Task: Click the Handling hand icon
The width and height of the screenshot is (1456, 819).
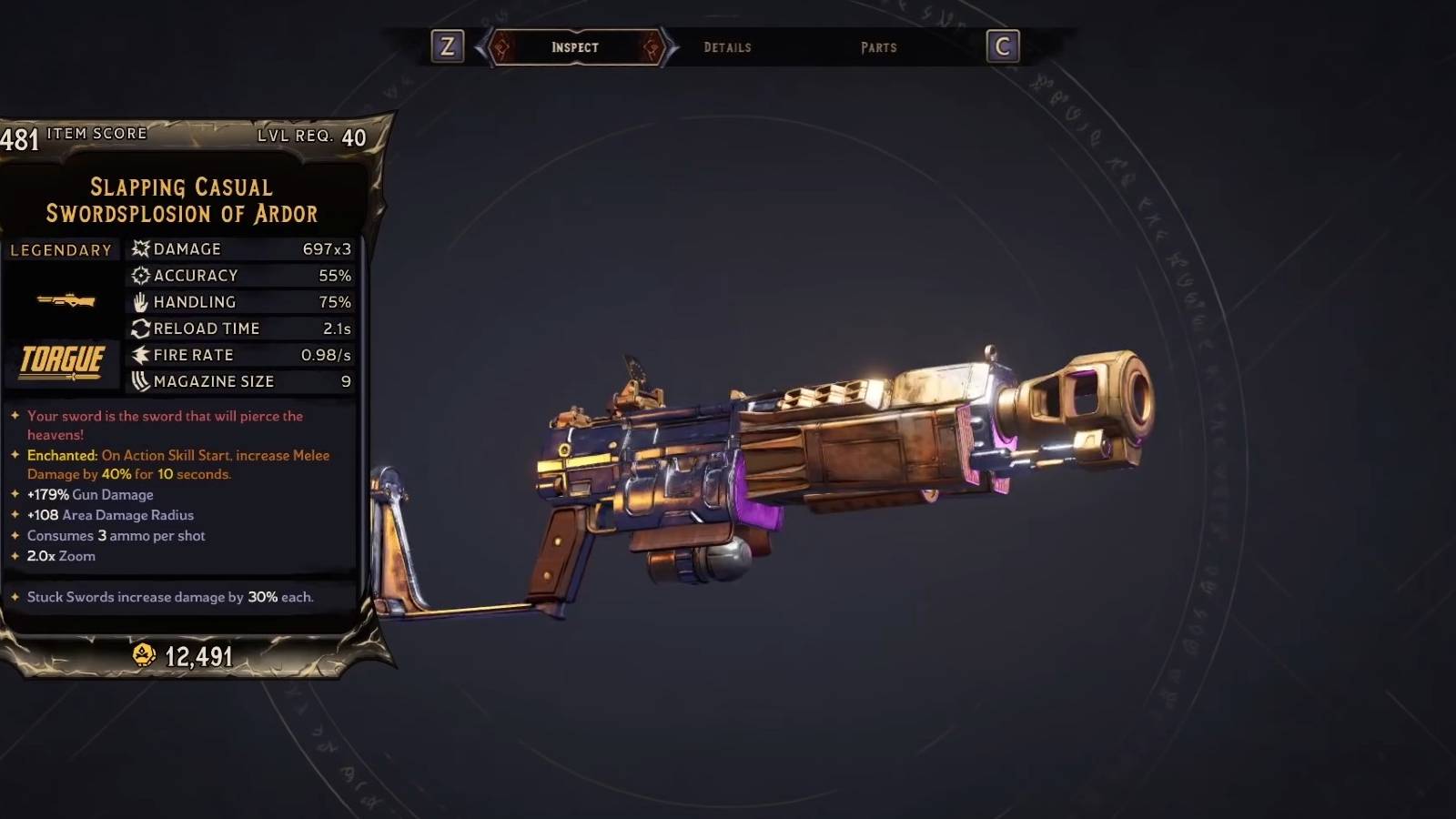Action: [x=139, y=301]
